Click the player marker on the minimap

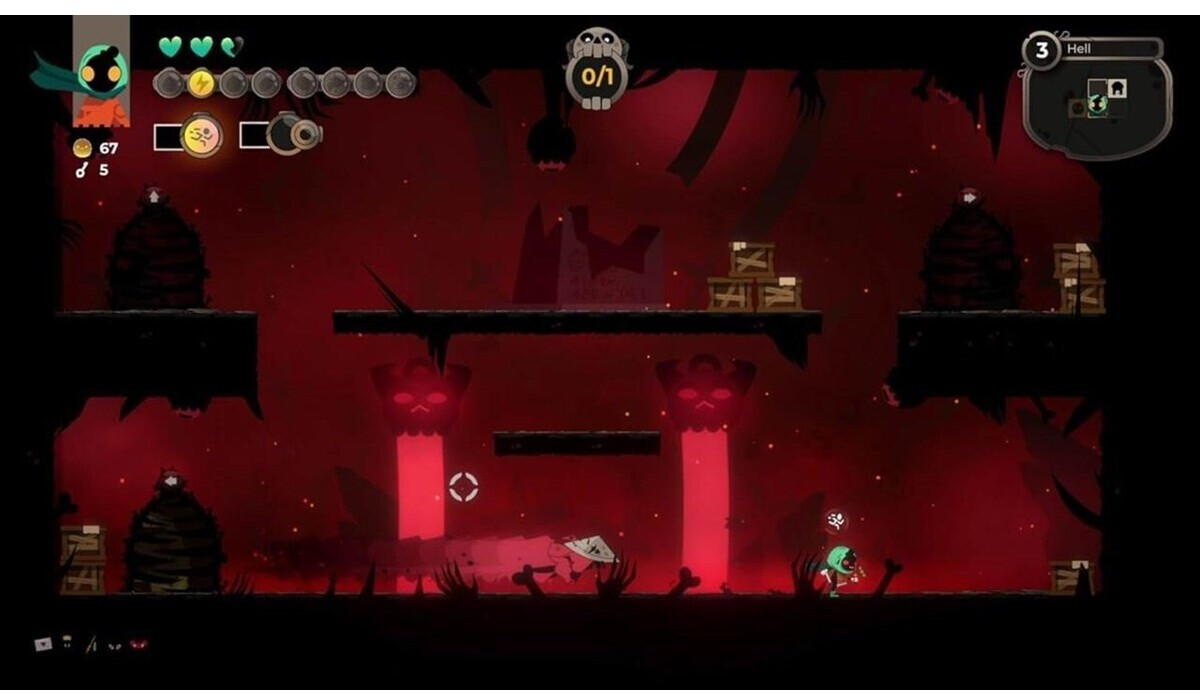1097,104
